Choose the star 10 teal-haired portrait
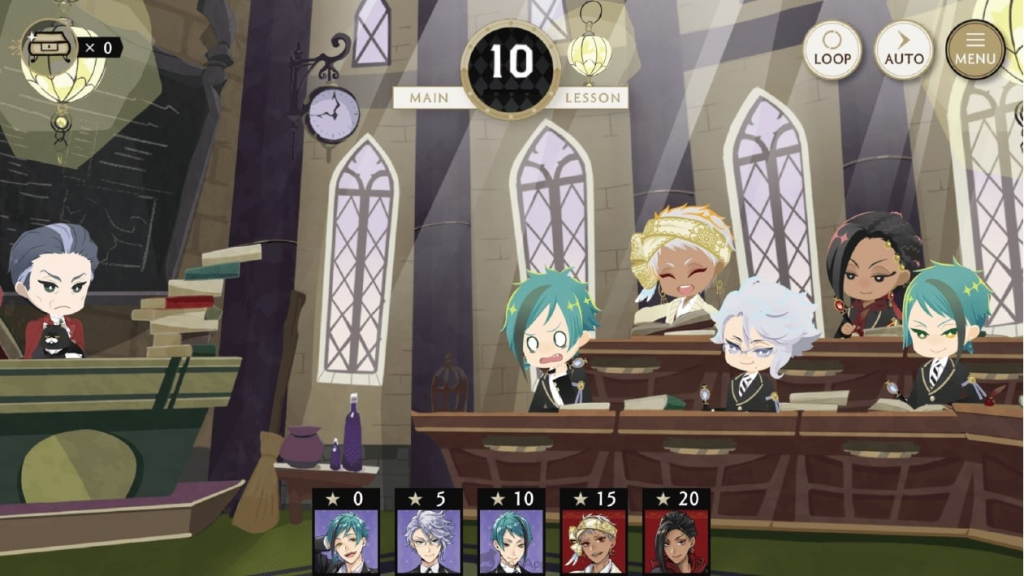The height and width of the screenshot is (576, 1024). (511, 540)
